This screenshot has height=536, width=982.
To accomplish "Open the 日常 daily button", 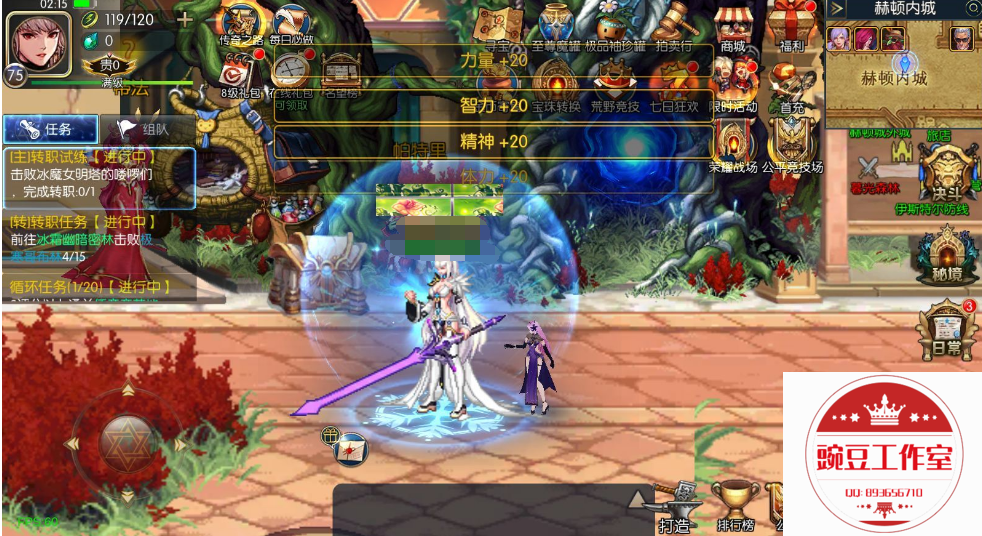I will click(x=944, y=328).
